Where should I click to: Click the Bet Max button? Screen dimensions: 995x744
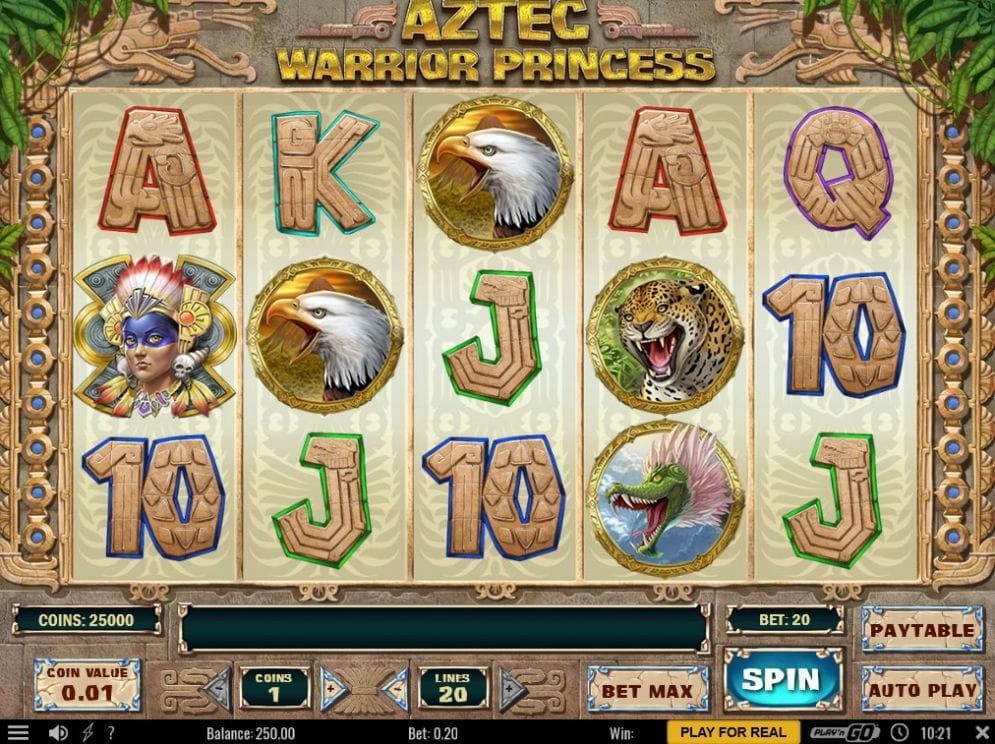(x=647, y=690)
